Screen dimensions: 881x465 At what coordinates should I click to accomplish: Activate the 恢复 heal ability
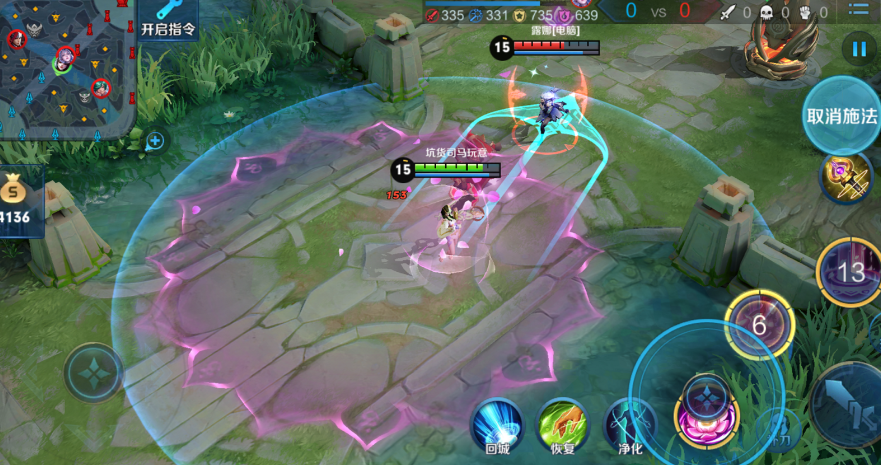pos(562,424)
